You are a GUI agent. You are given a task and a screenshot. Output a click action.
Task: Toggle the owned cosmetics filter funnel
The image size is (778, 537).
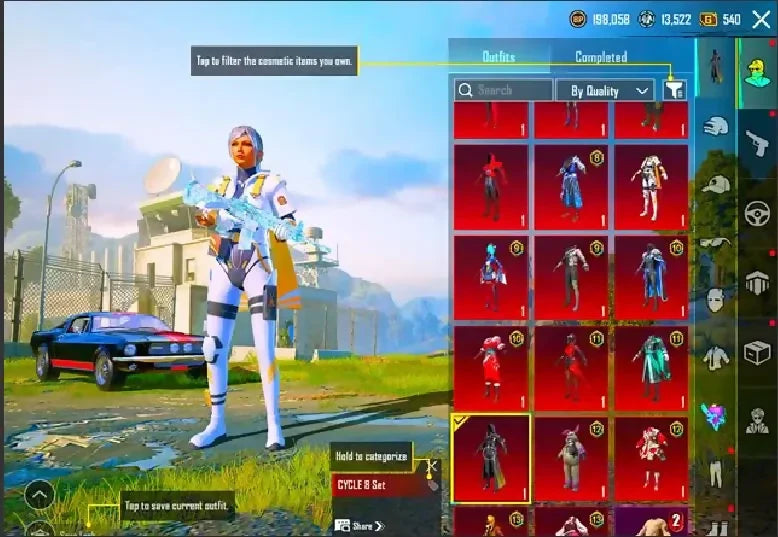coord(674,90)
